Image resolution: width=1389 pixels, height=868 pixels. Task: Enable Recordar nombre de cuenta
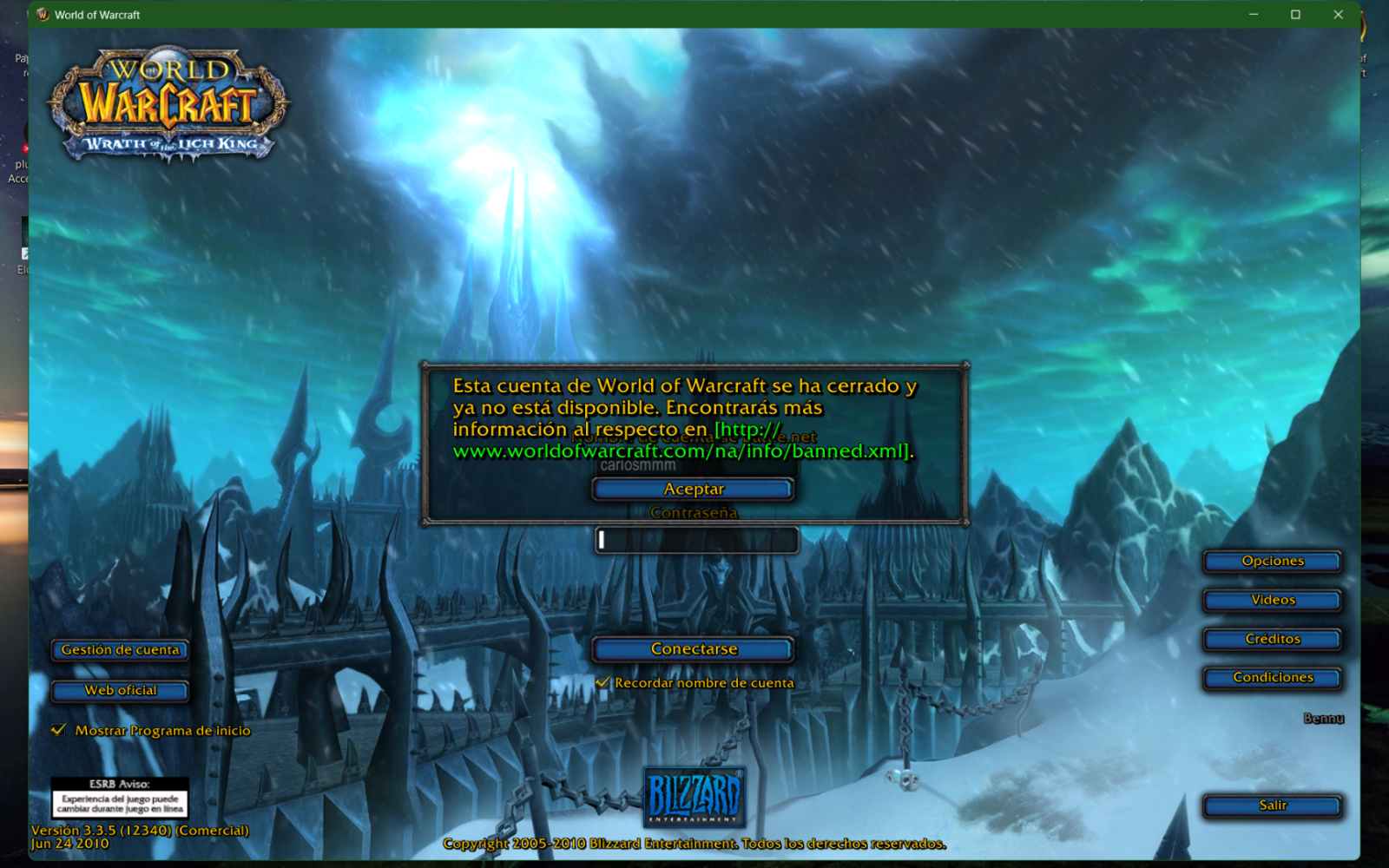(601, 683)
